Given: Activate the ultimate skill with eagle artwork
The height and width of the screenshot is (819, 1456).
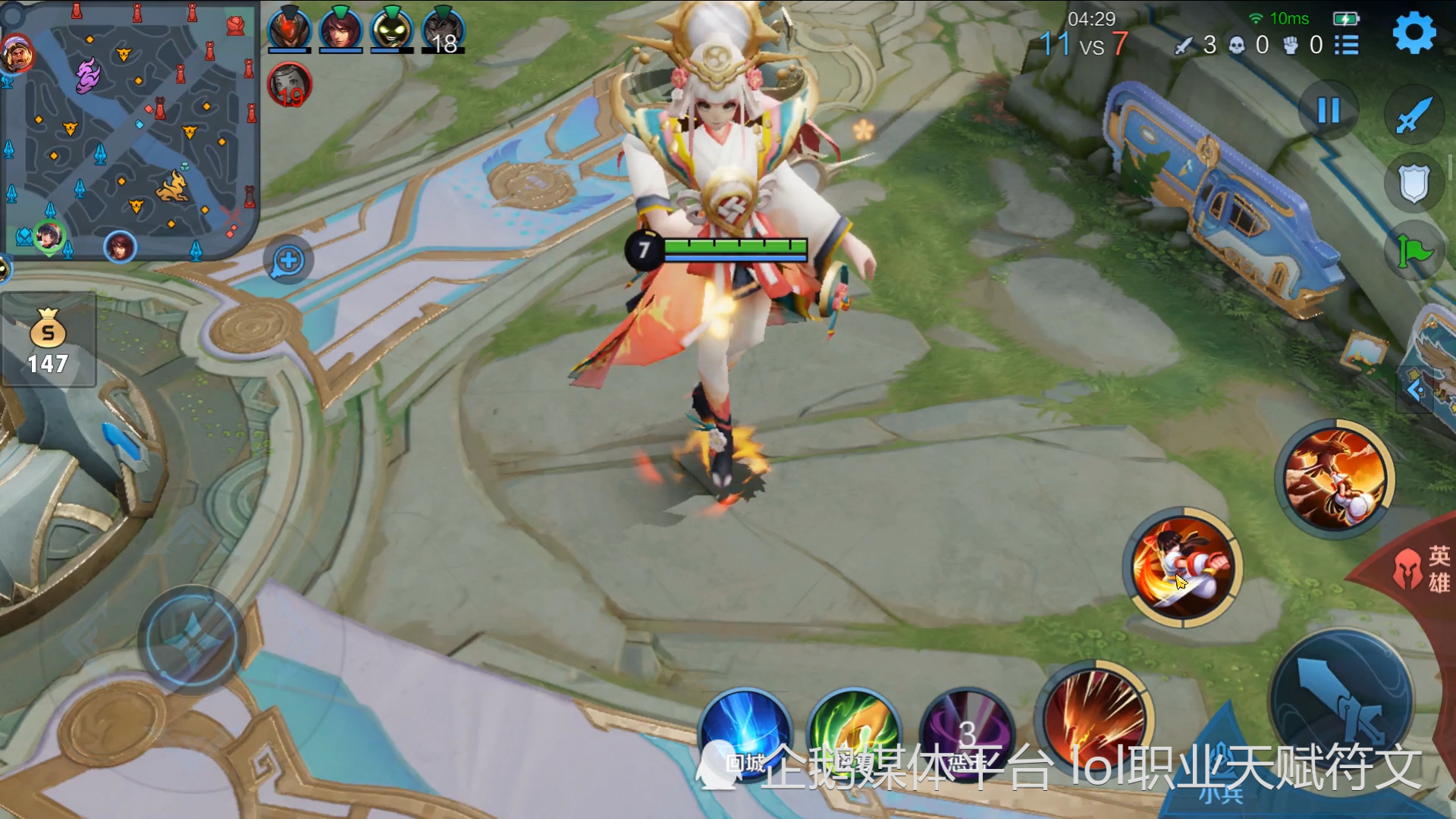Looking at the screenshot, I should 1335,479.
